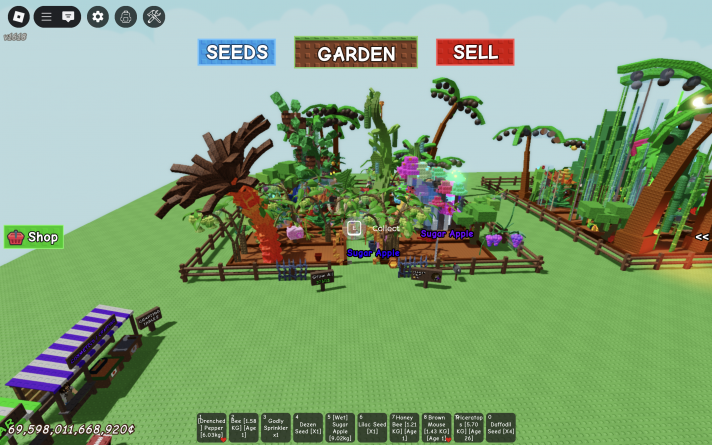Select the Drenched Pepper hotbar slot
Screen dimensions: 712x445
coord(212,427)
